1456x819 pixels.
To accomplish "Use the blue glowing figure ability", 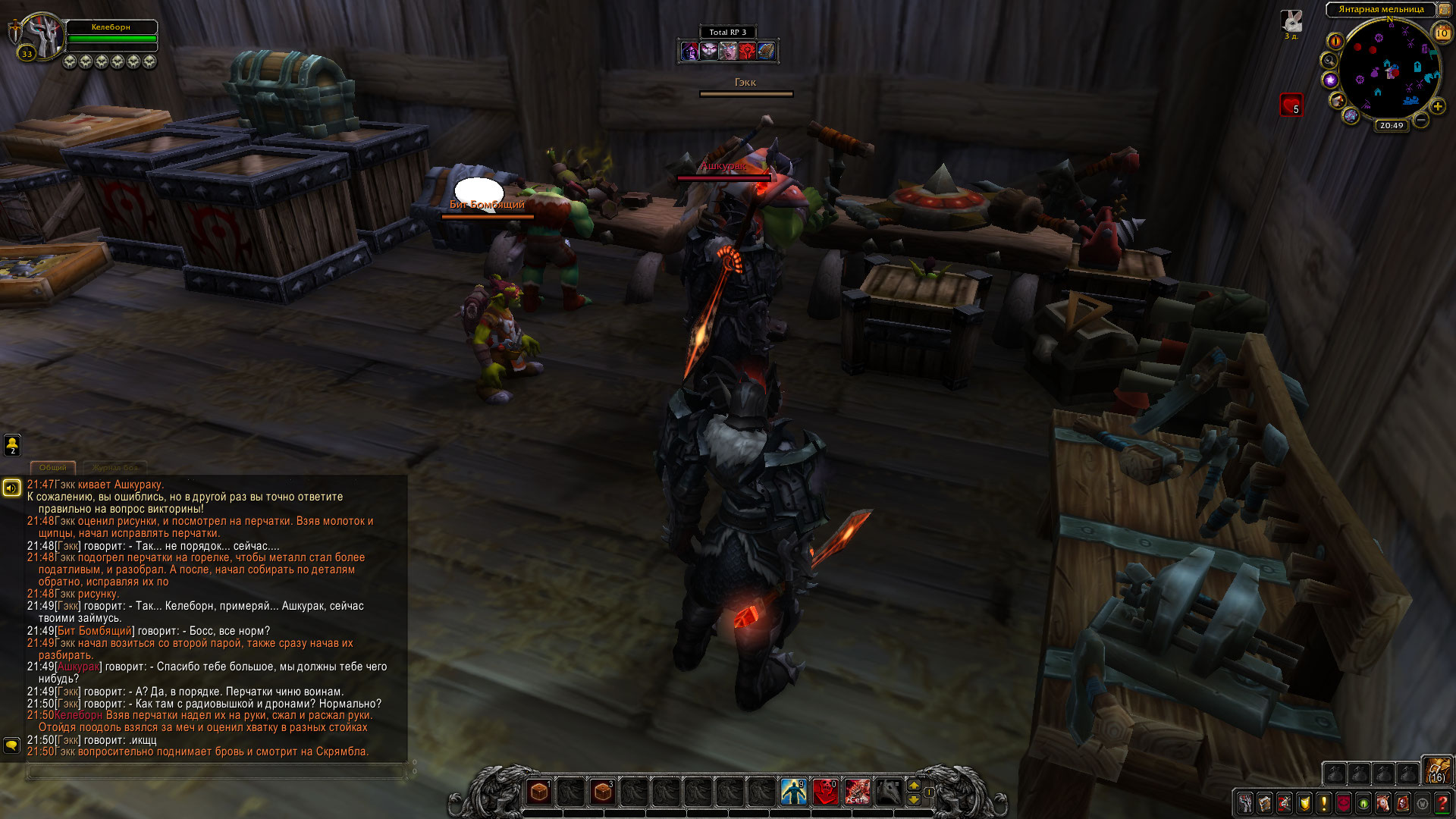I will [x=793, y=792].
